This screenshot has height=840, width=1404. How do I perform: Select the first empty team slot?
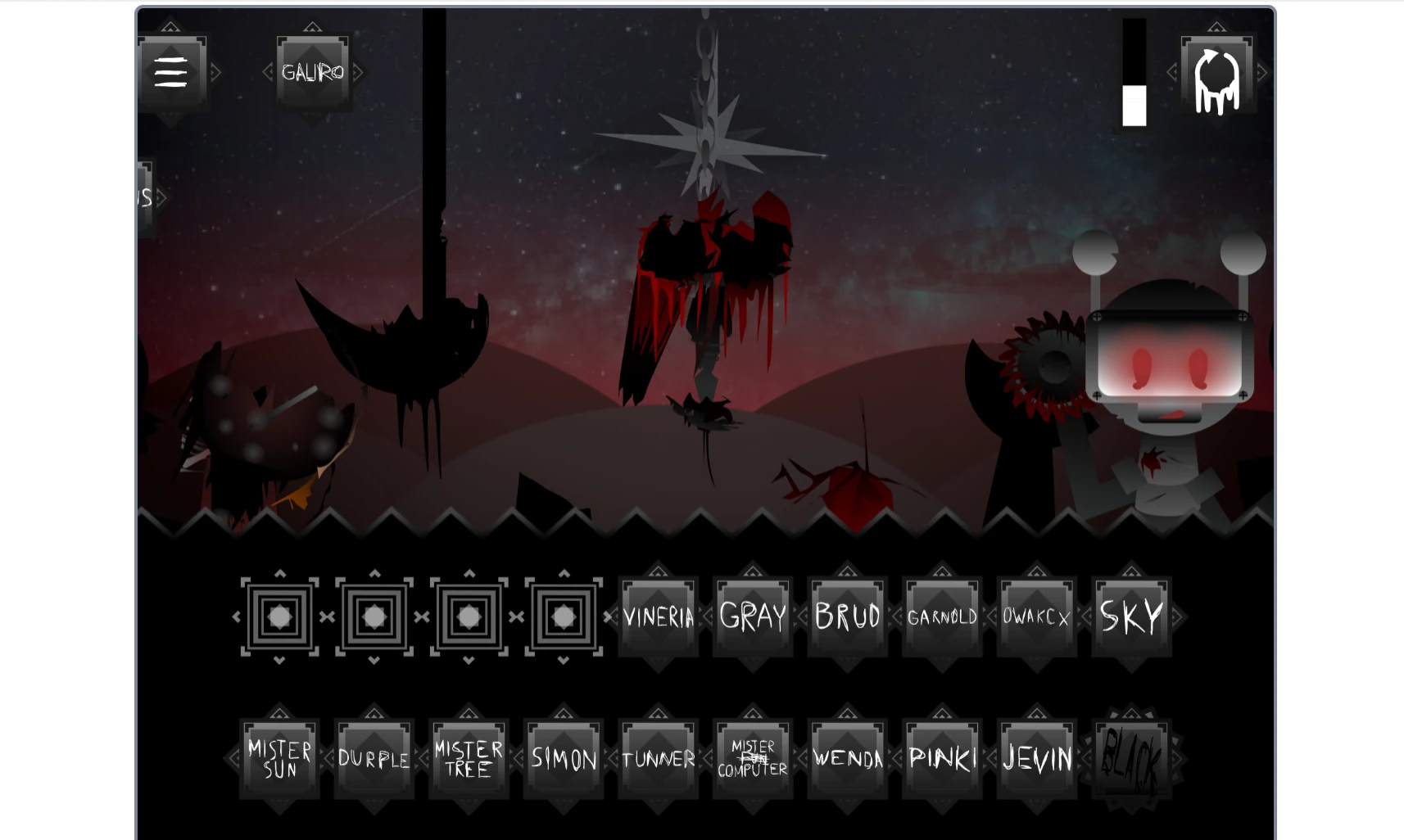279,616
